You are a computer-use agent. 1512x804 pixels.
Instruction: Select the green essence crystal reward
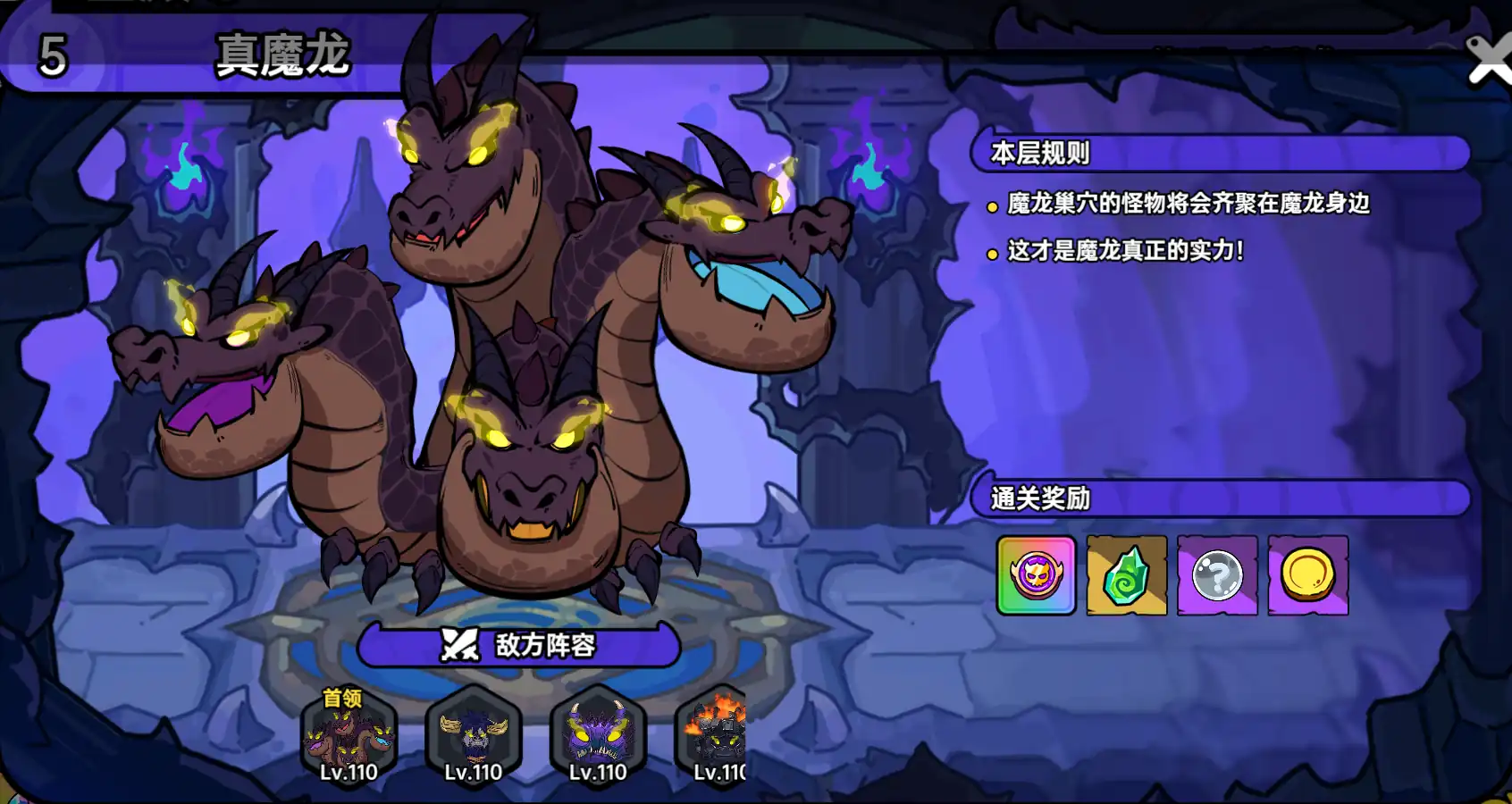pos(1126,576)
